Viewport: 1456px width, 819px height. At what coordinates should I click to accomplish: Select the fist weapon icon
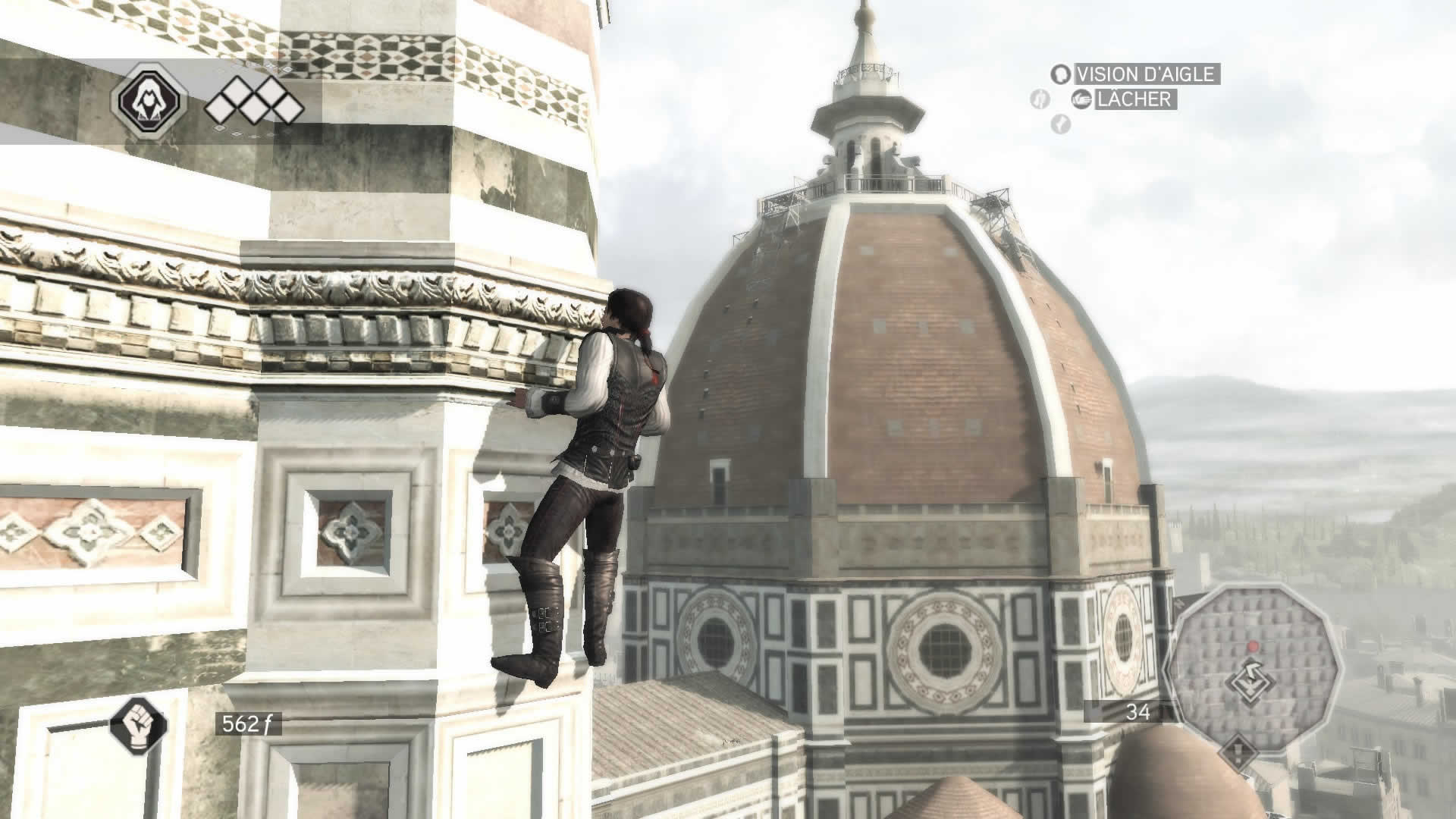click(x=138, y=723)
